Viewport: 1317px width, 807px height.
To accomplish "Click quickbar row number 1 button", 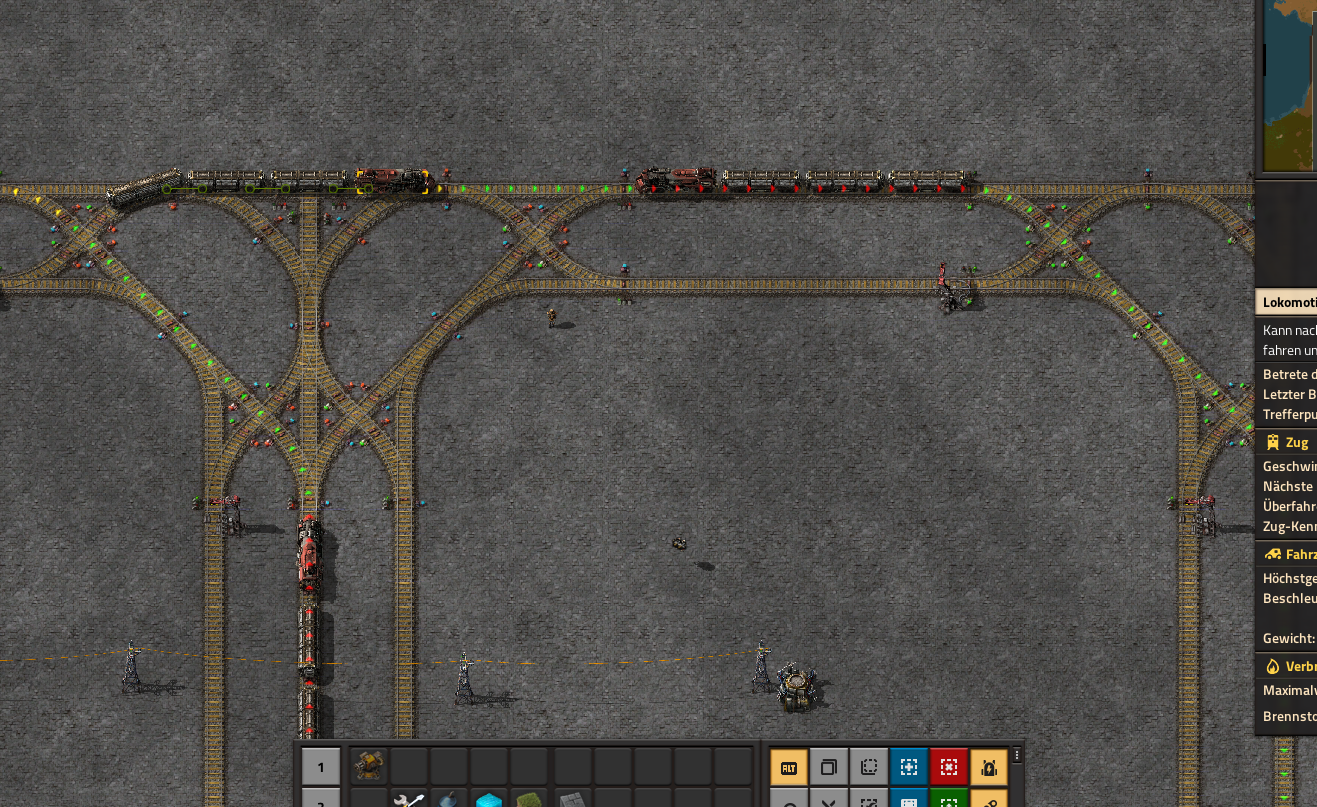I will tap(321, 768).
